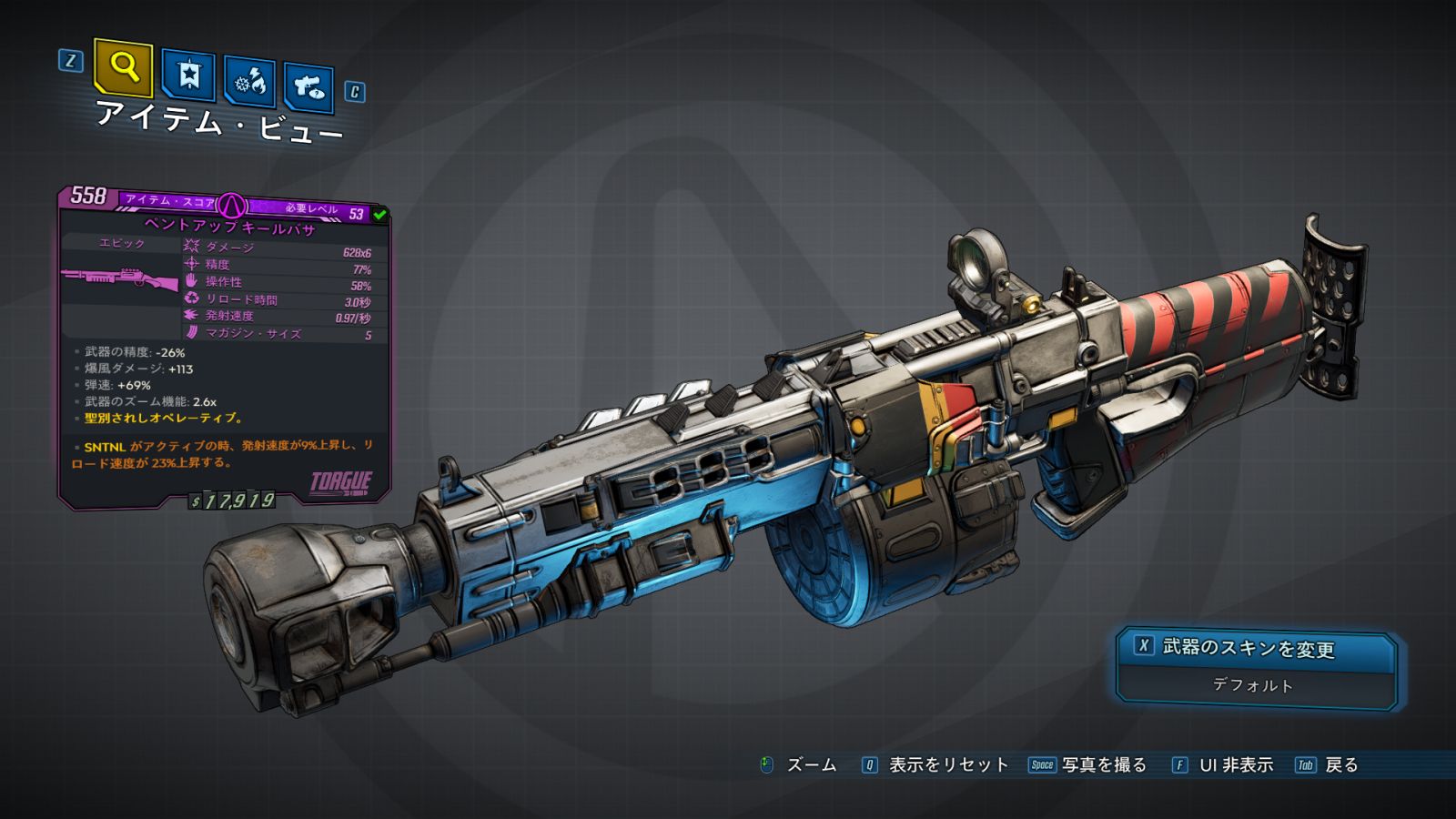Select the magnifying glass item view tab

point(123,67)
